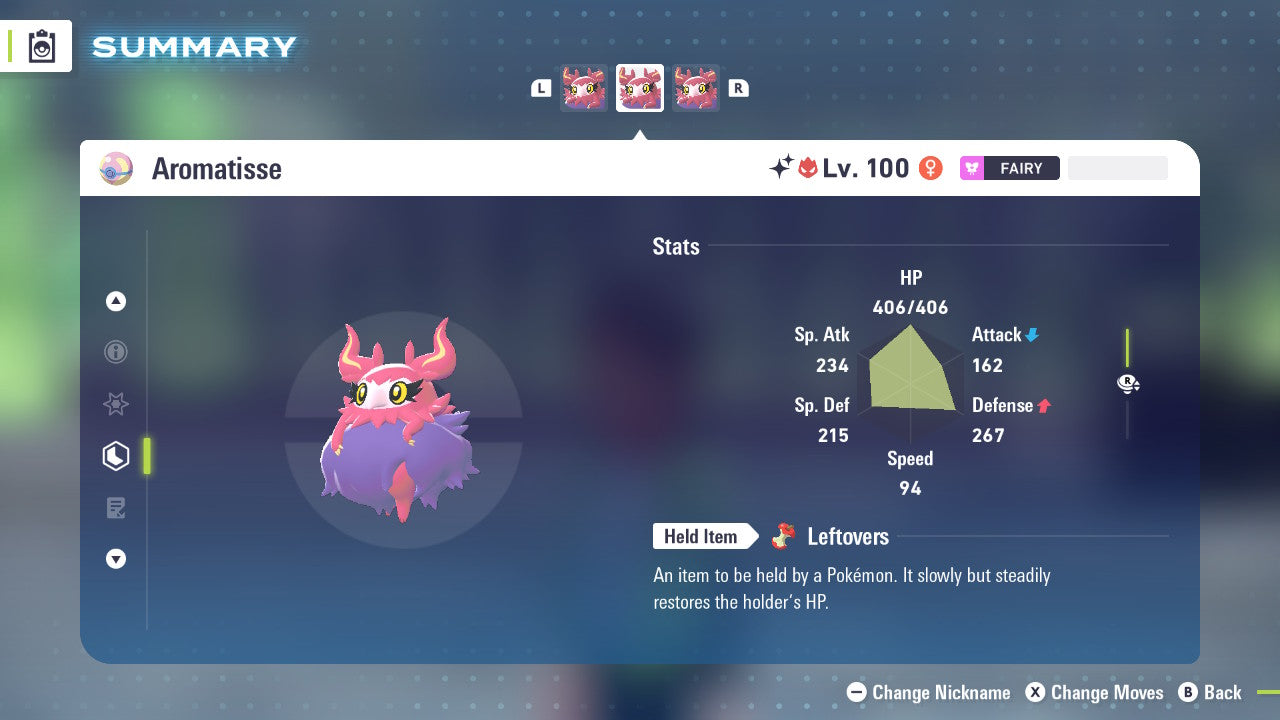This screenshot has height=720, width=1280.
Task: Select the L shoulder button label
Action: point(541,88)
